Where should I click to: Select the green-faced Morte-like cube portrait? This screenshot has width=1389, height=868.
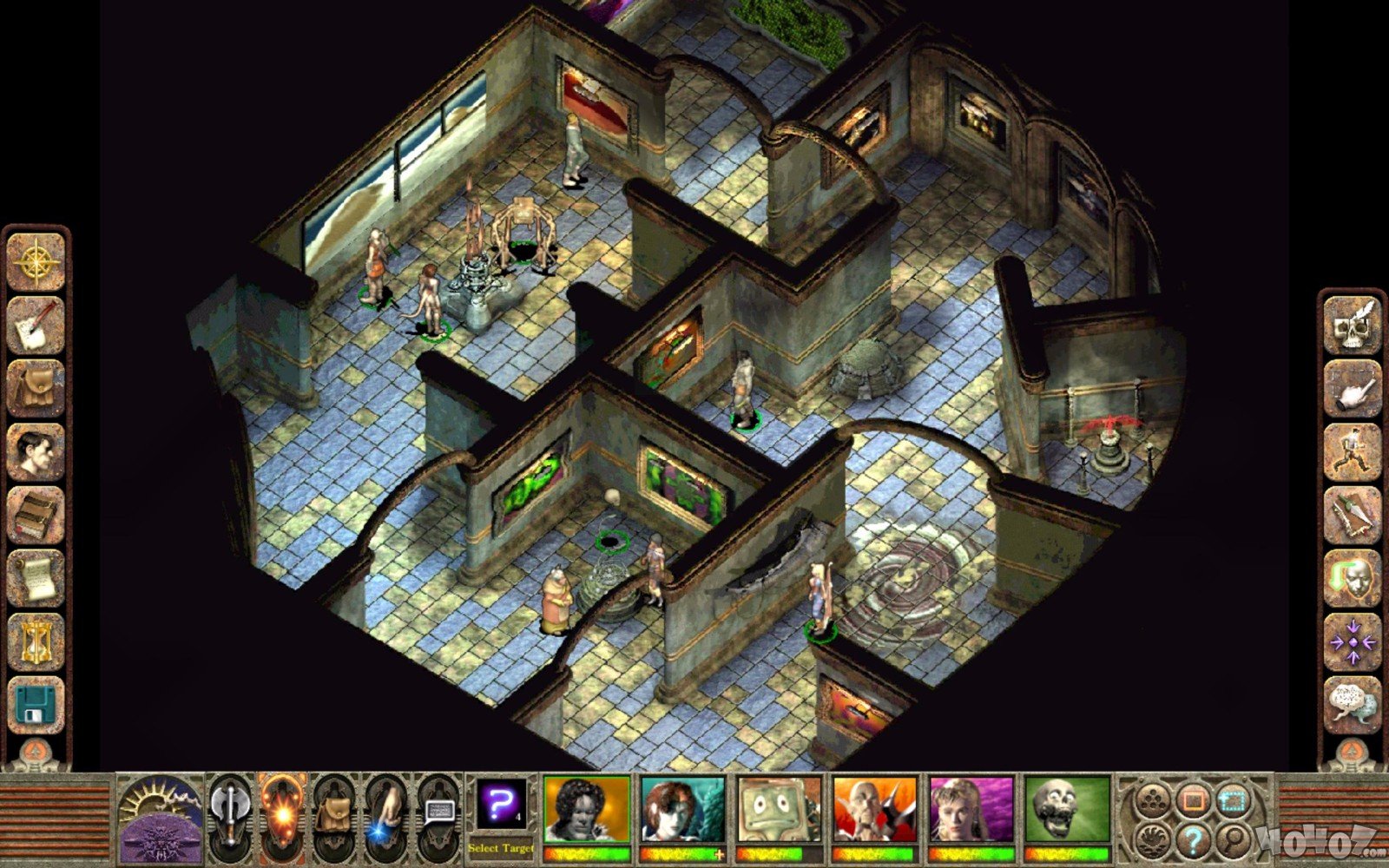click(779, 809)
